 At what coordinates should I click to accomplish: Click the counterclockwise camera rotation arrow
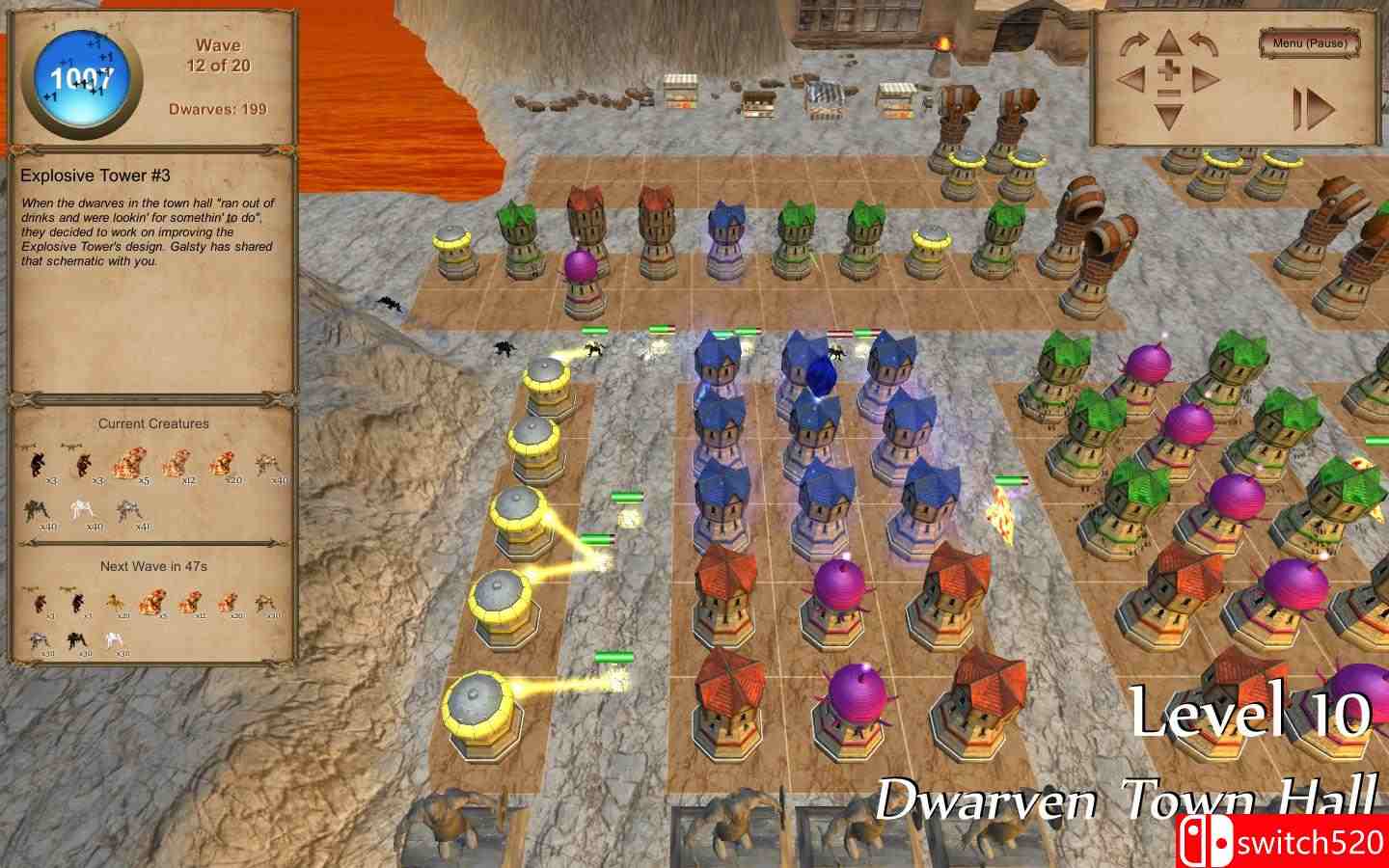[1203, 43]
